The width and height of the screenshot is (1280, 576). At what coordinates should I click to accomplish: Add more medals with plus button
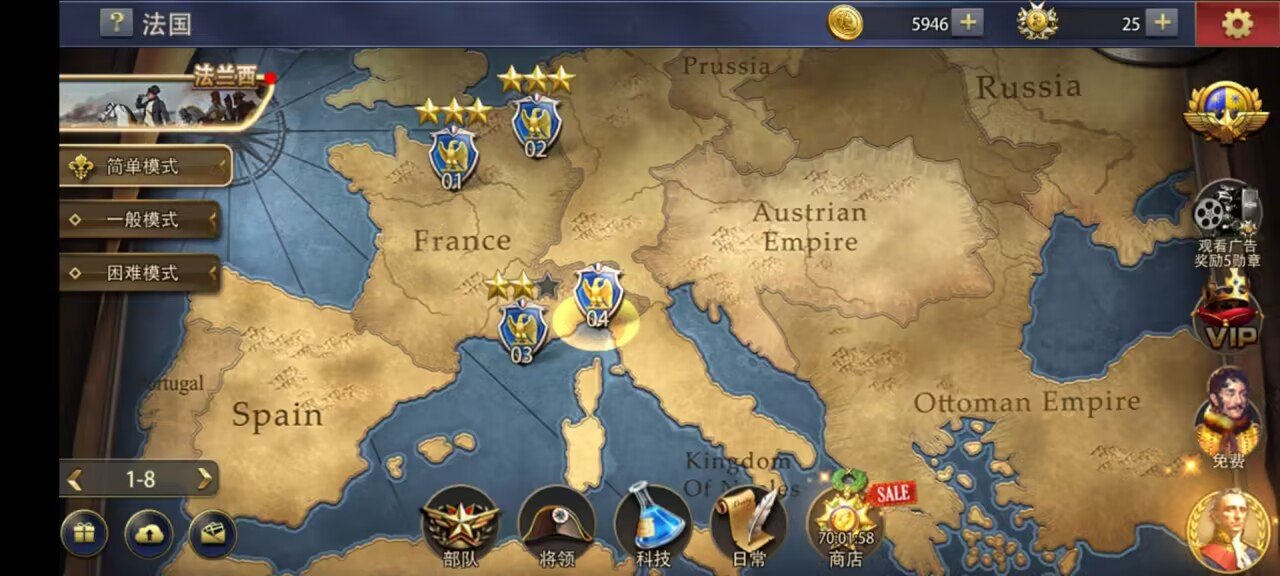(x=1160, y=22)
